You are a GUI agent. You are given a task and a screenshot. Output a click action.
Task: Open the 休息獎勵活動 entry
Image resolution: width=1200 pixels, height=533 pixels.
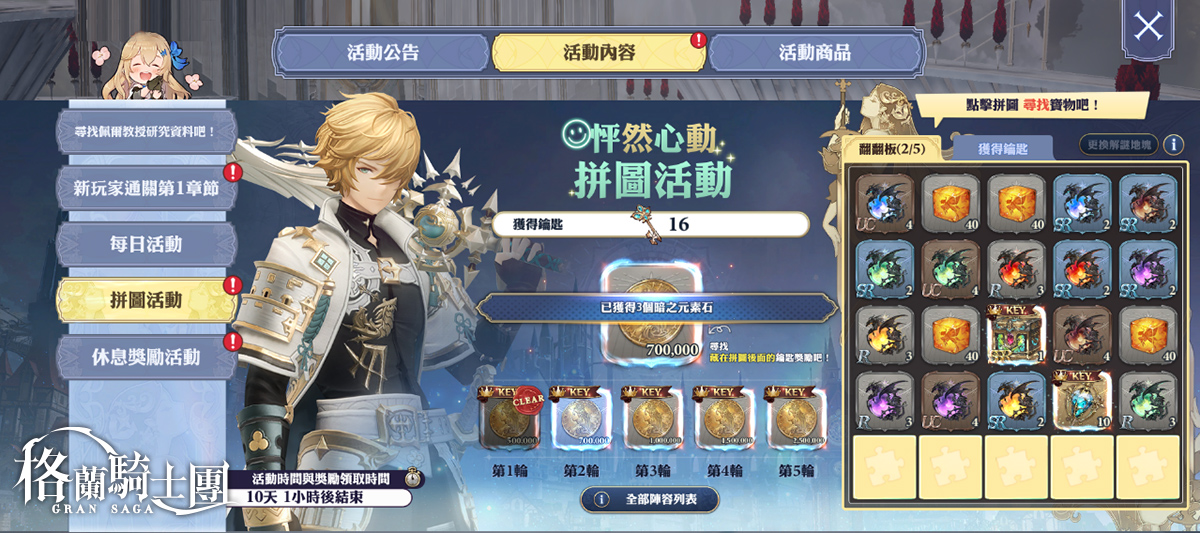[x=146, y=356]
